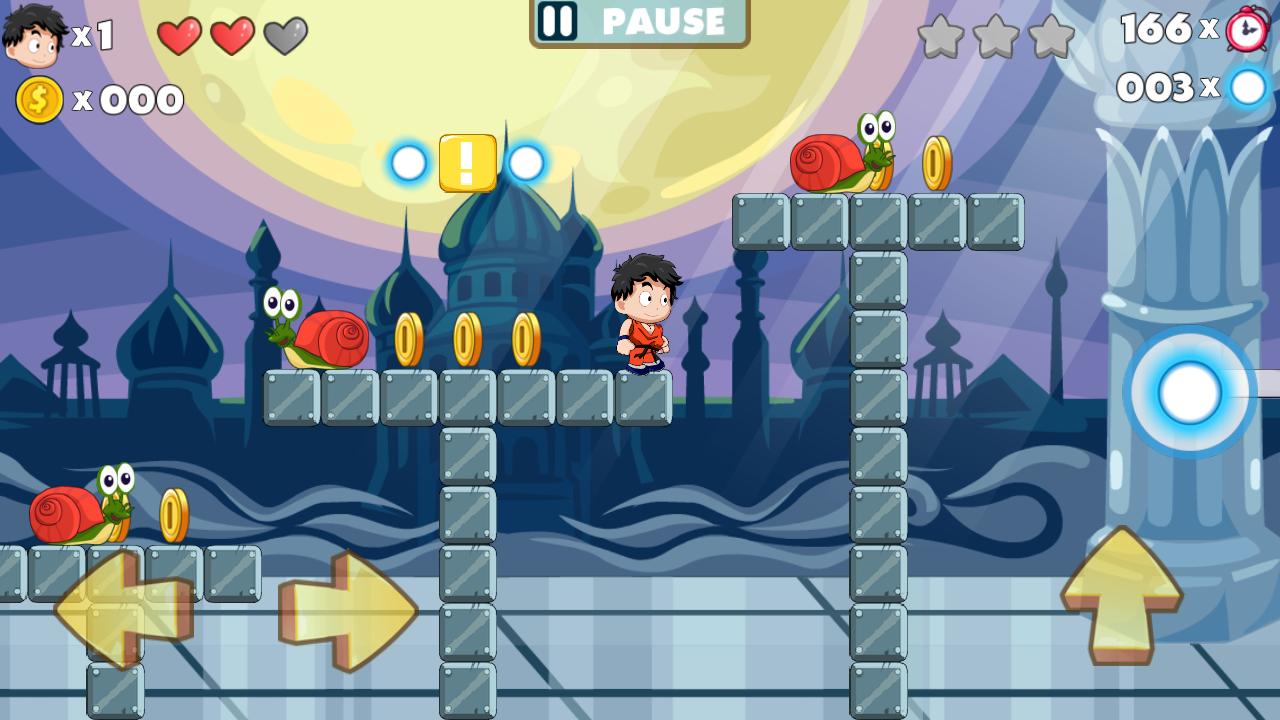Click the white orb collectible counter icon
Screen dimensions: 1280x720
(x=1246, y=88)
